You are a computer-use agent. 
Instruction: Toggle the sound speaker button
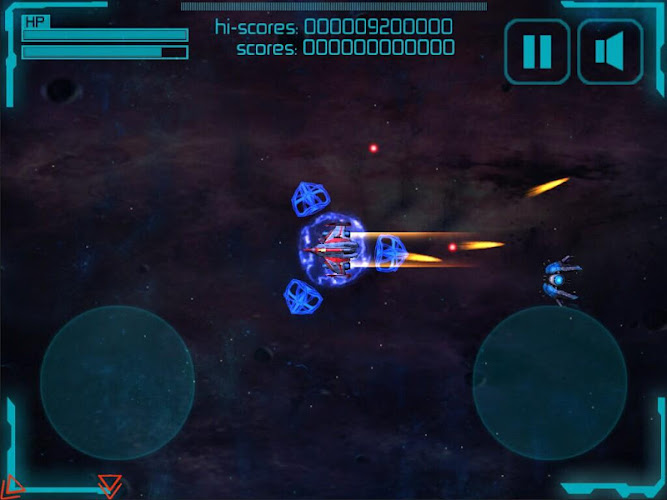coord(610,51)
